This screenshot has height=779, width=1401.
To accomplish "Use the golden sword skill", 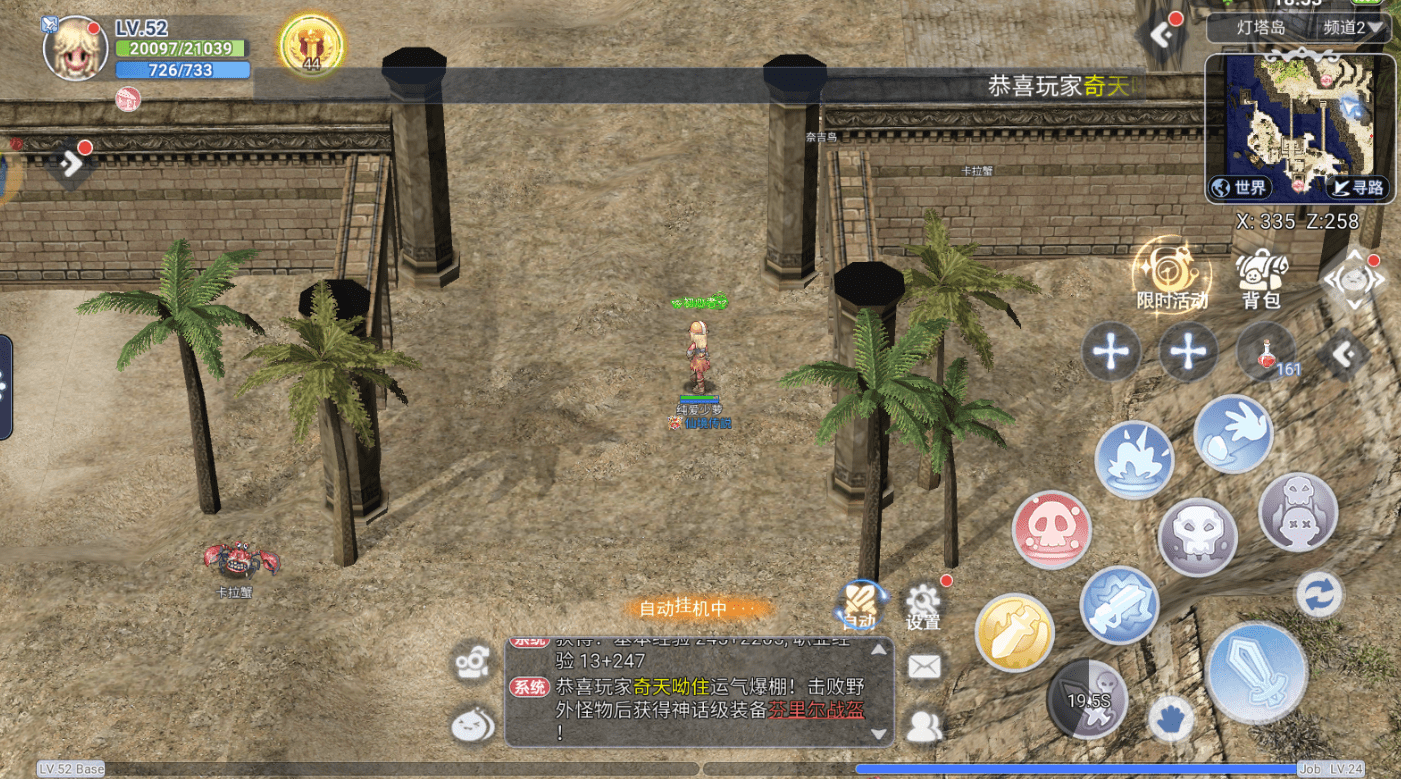I will click(1014, 632).
